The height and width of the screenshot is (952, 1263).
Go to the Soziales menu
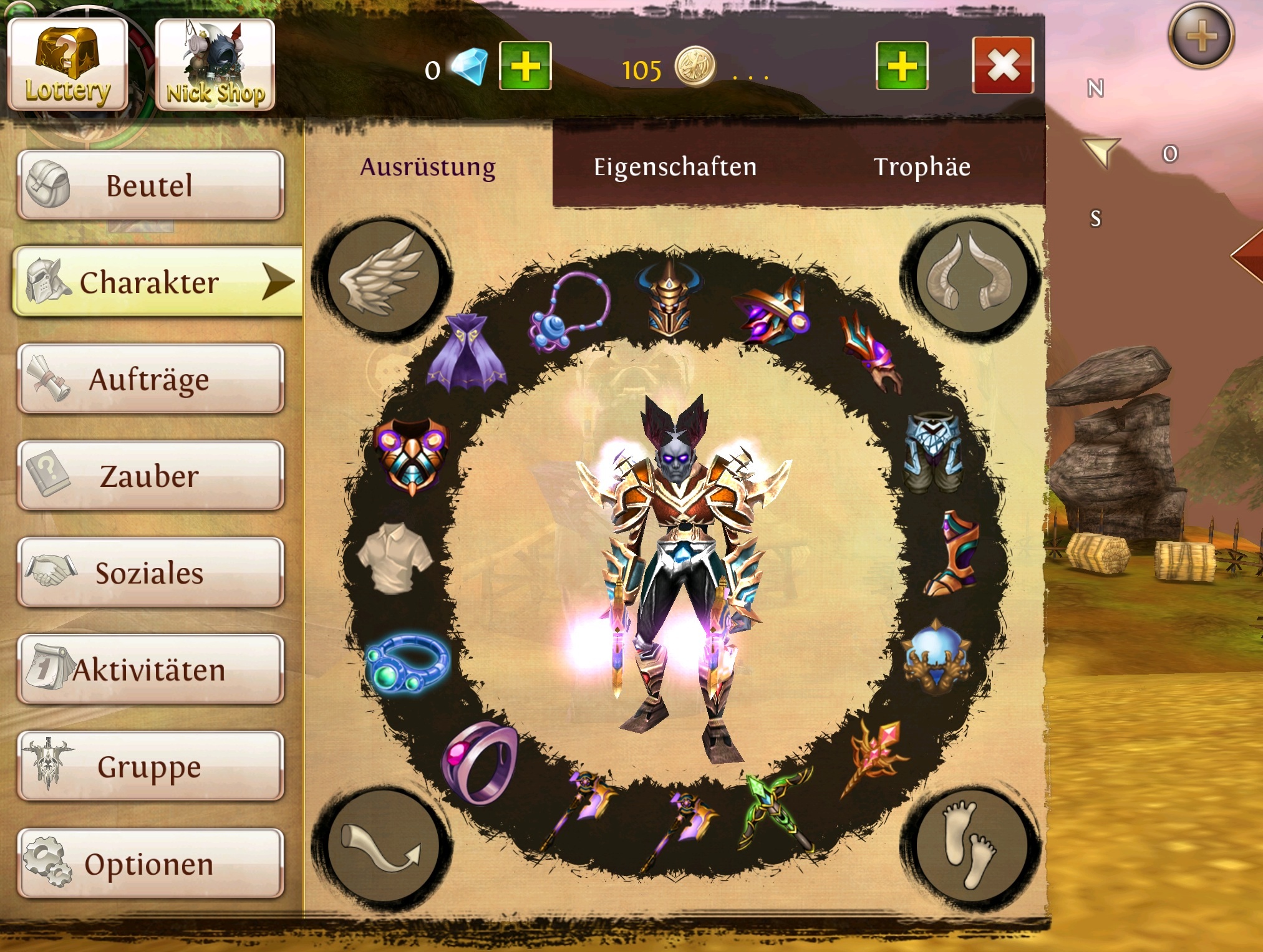[x=150, y=573]
